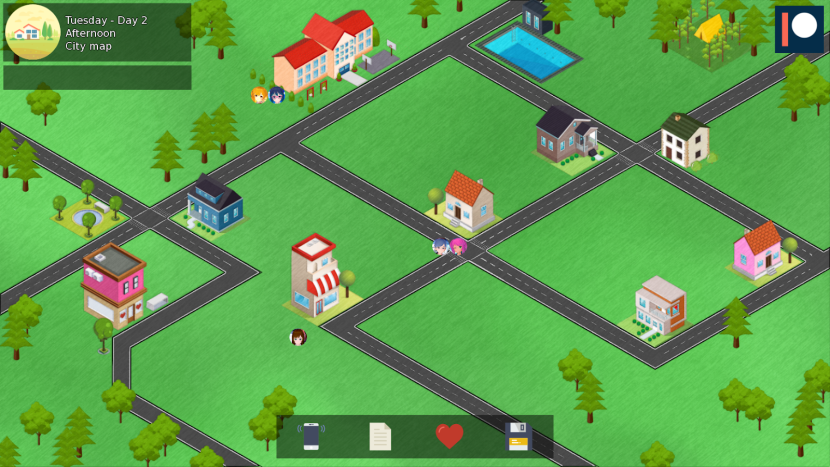Show the red heart relationships screen

point(449,436)
